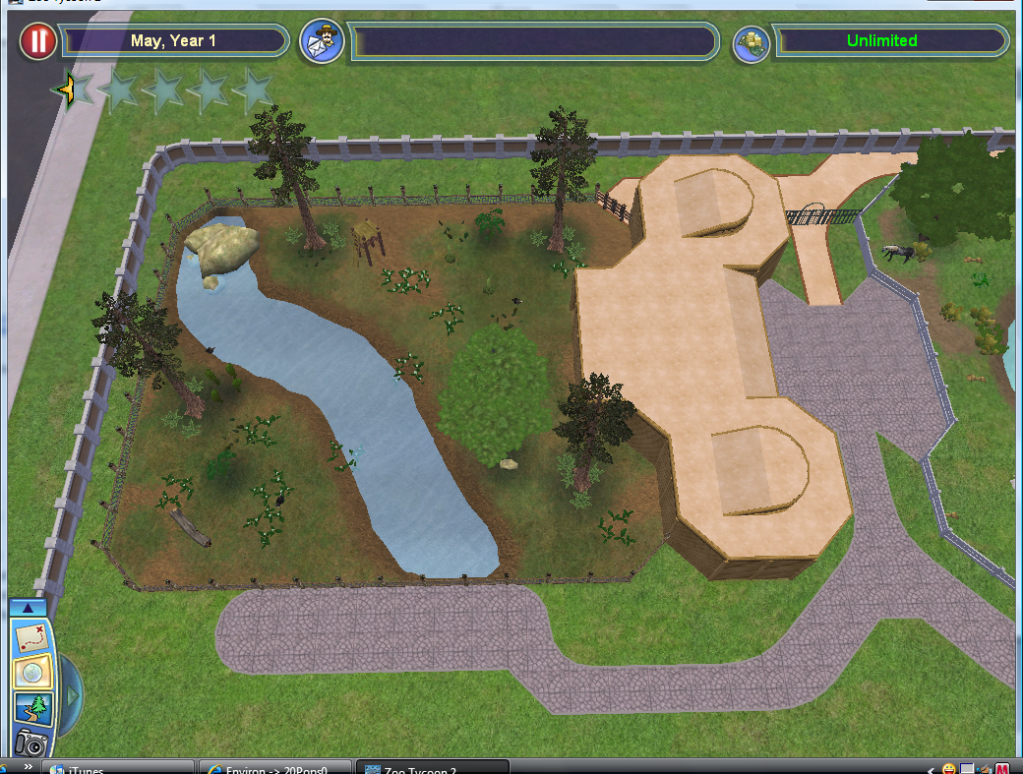Image resolution: width=1023 pixels, height=774 pixels.
Task: Open the pine tree scenery tool
Action: pyautogui.click(x=31, y=708)
